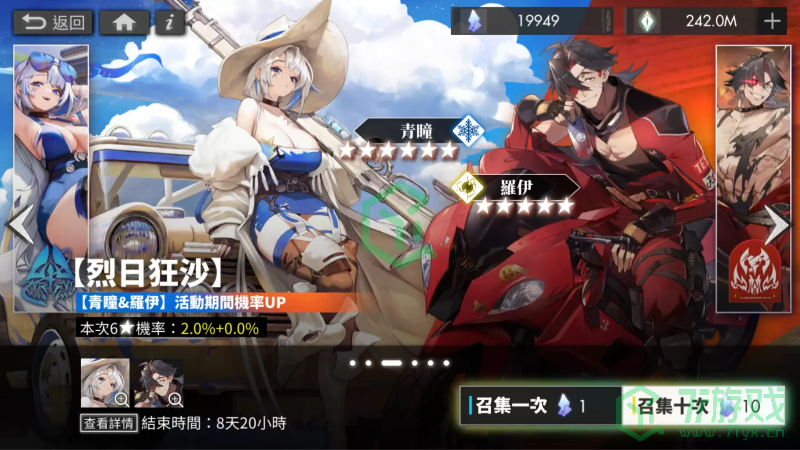The width and height of the screenshot is (800, 450).
Task: Show banner info with the i button
Action: tap(171, 22)
